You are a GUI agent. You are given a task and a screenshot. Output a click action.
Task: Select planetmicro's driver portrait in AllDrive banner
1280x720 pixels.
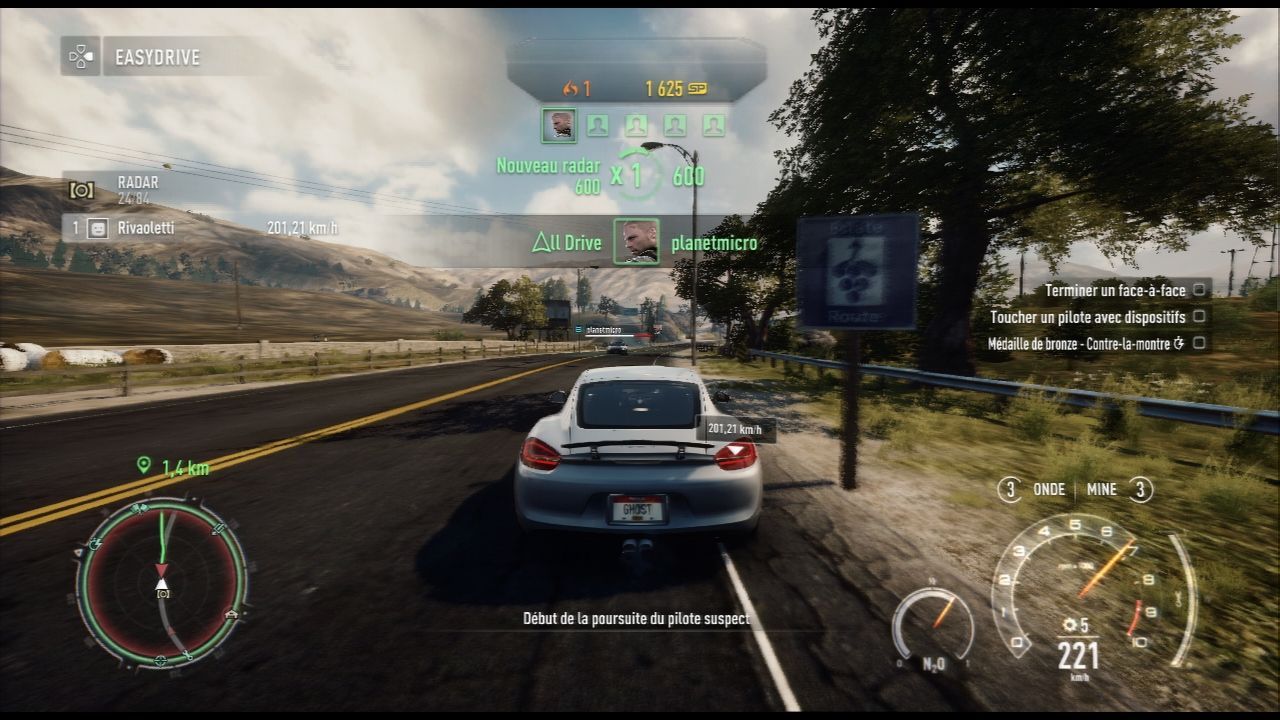(x=636, y=242)
